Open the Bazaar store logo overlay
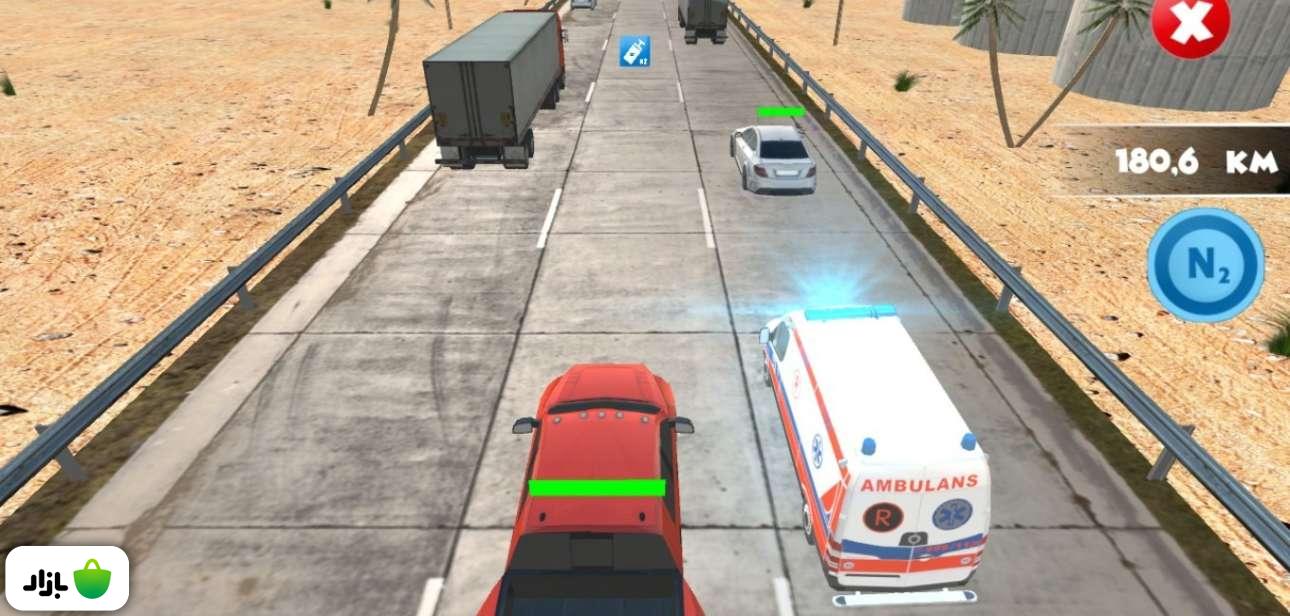The width and height of the screenshot is (1290, 616). (67, 578)
